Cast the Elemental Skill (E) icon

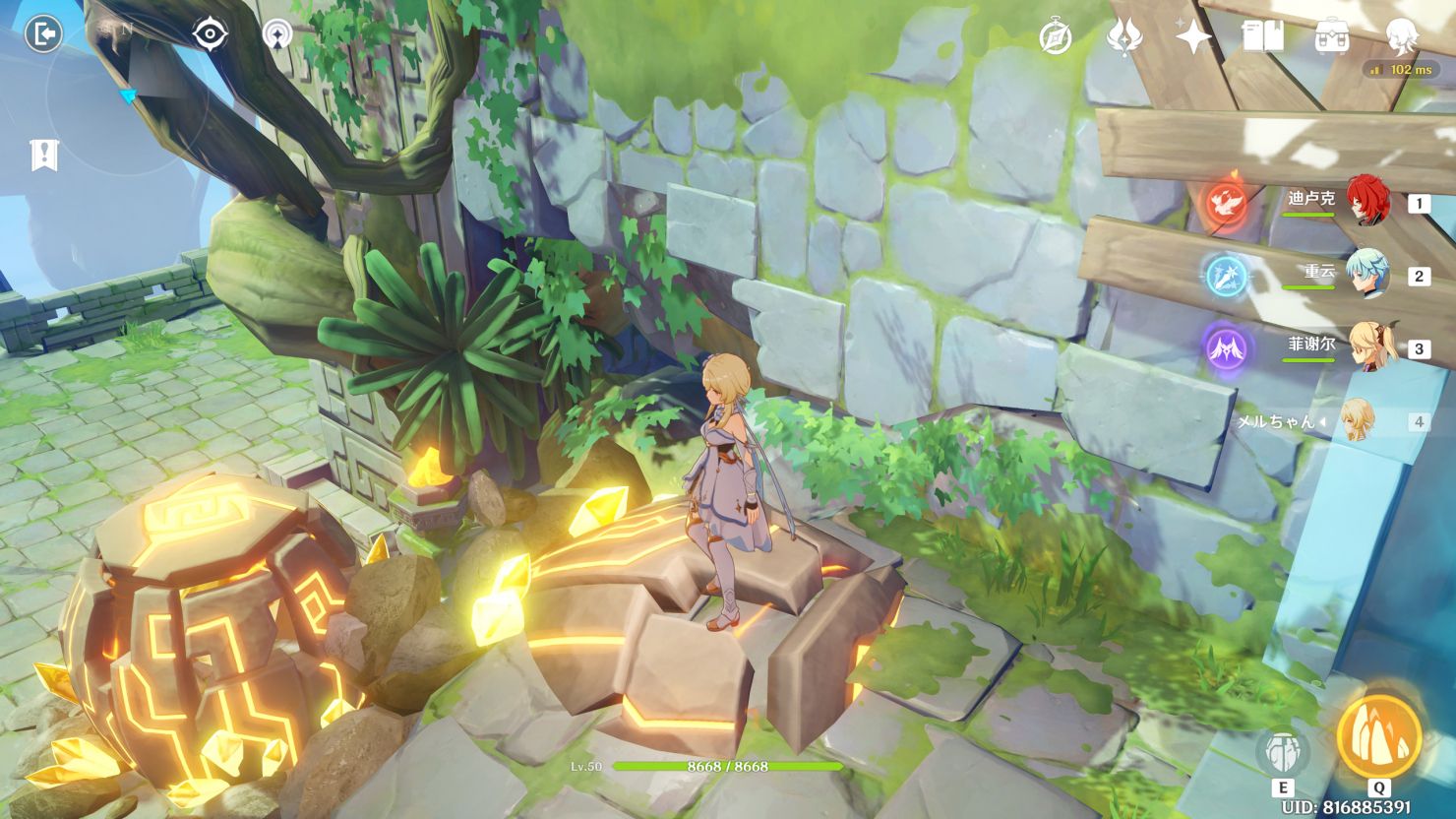point(1285,750)
